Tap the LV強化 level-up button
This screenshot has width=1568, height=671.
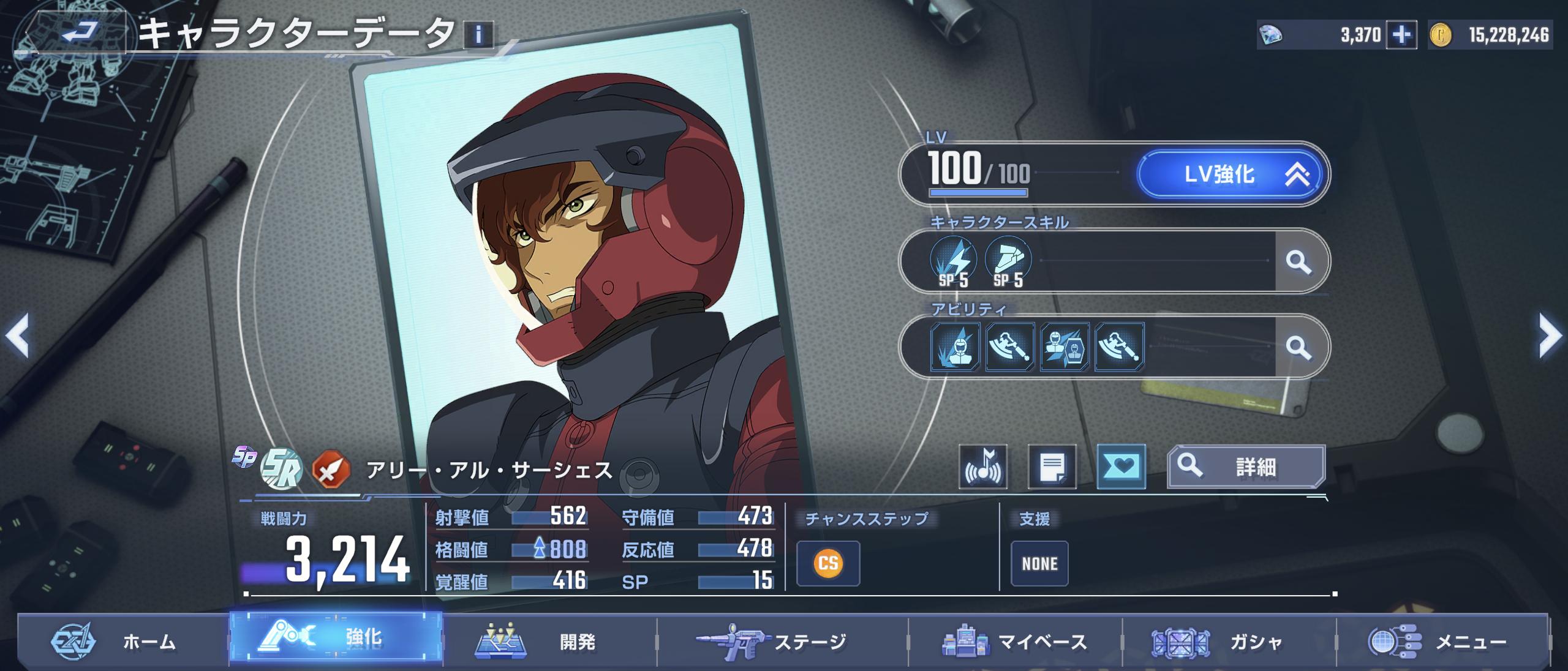(1230, 175)
